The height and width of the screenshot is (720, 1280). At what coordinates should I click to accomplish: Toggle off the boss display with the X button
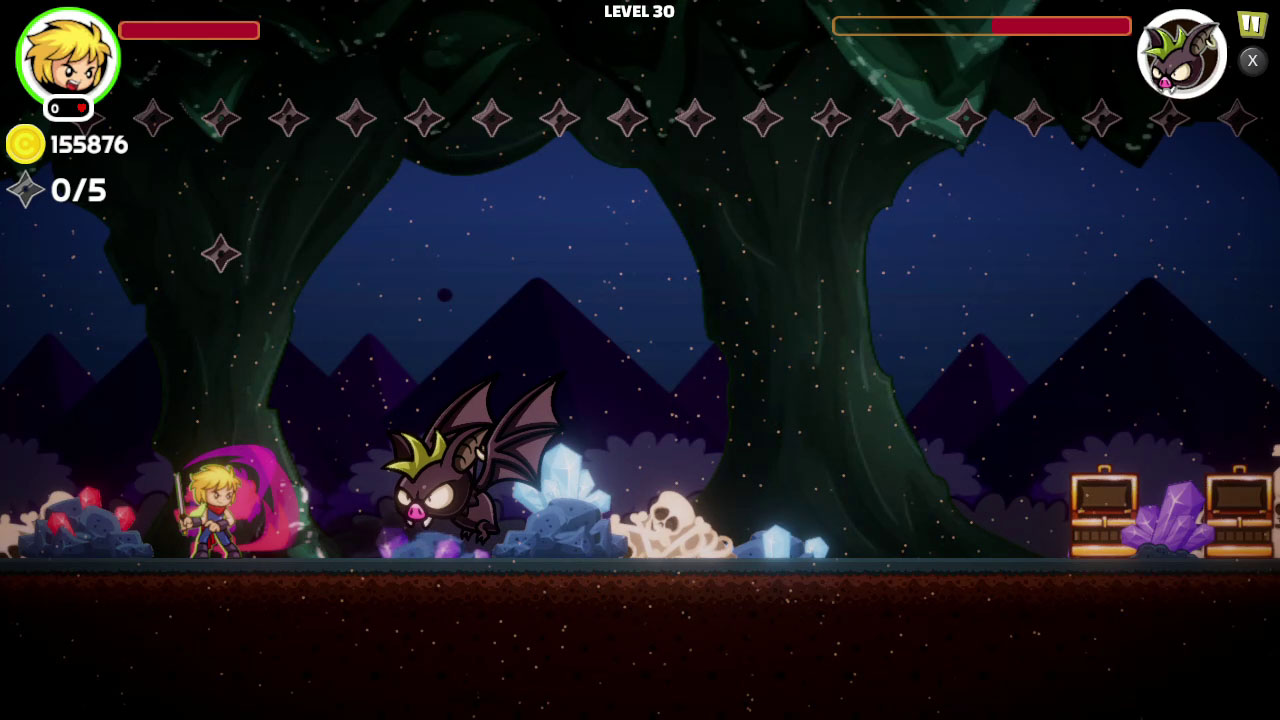pyautogui.click(x=1251, y=61)
